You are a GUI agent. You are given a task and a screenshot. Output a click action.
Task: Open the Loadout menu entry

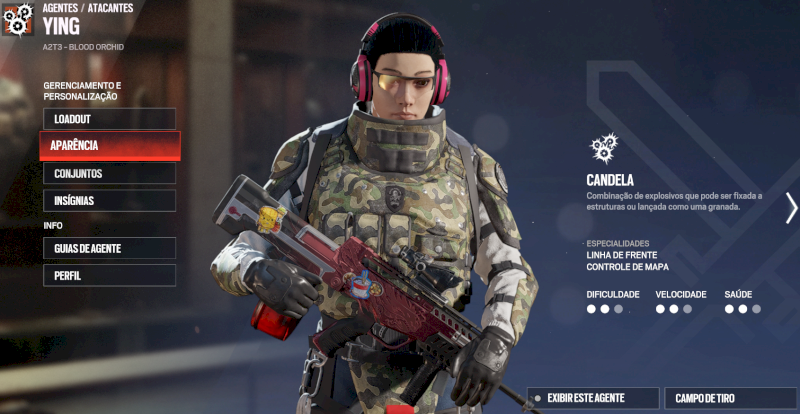109,119
